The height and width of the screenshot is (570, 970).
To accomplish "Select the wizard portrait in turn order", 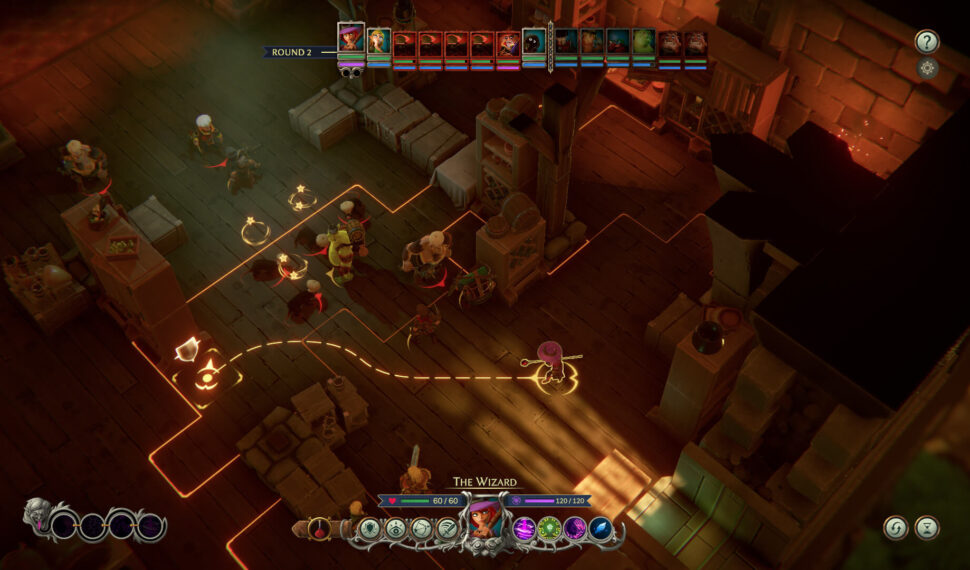I will pos(351,39).
